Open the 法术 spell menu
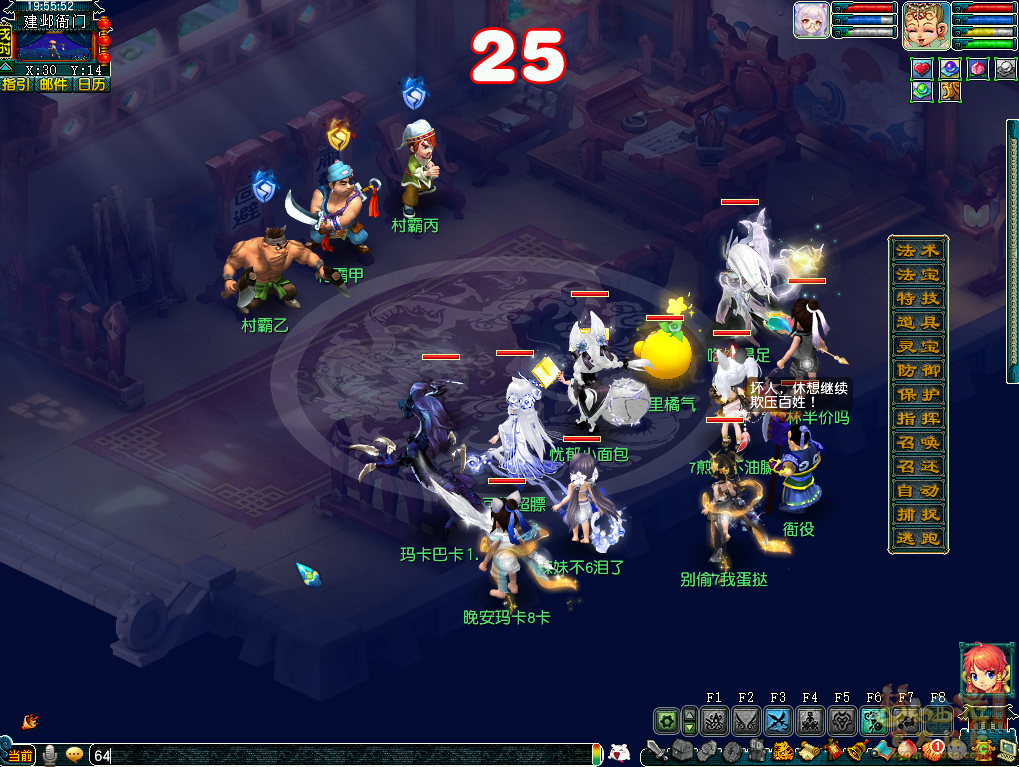The image size is (1019, 767). point(917,250)
